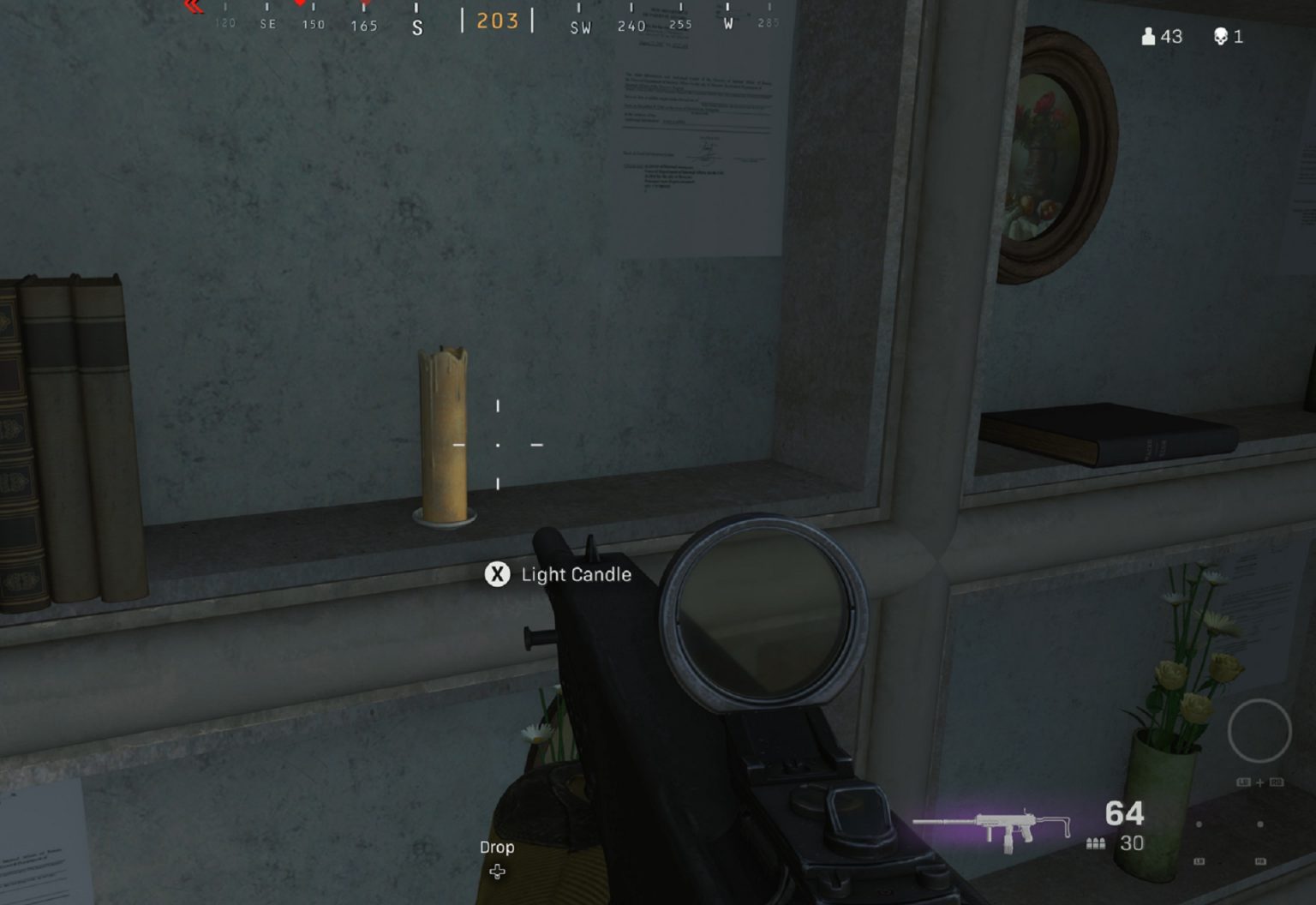Select the red double-chevron marker on the compass
The width and height of the screenshot is (1316, 905).
pyautogui.click(x=192, y=7)
